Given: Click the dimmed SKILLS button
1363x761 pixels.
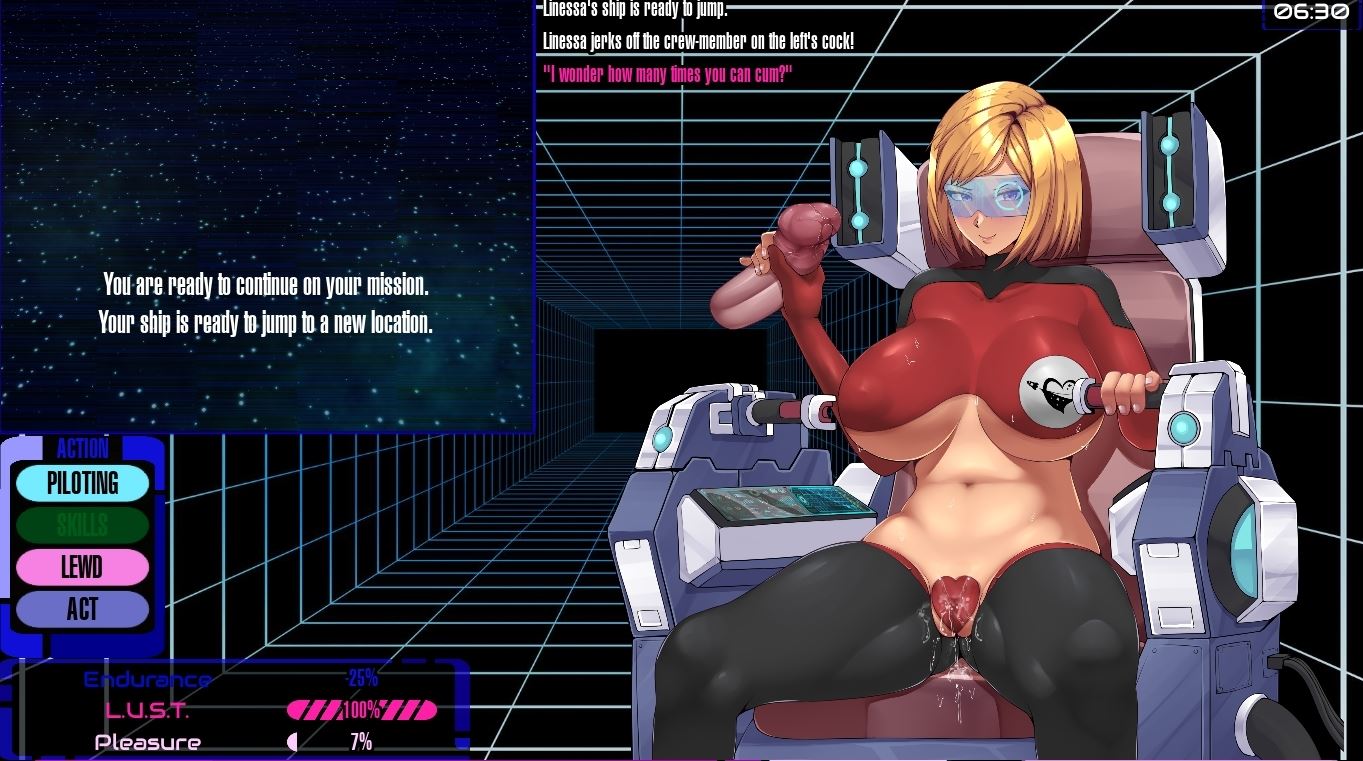Looking at the screenshot, I should (x=82, y=525).
